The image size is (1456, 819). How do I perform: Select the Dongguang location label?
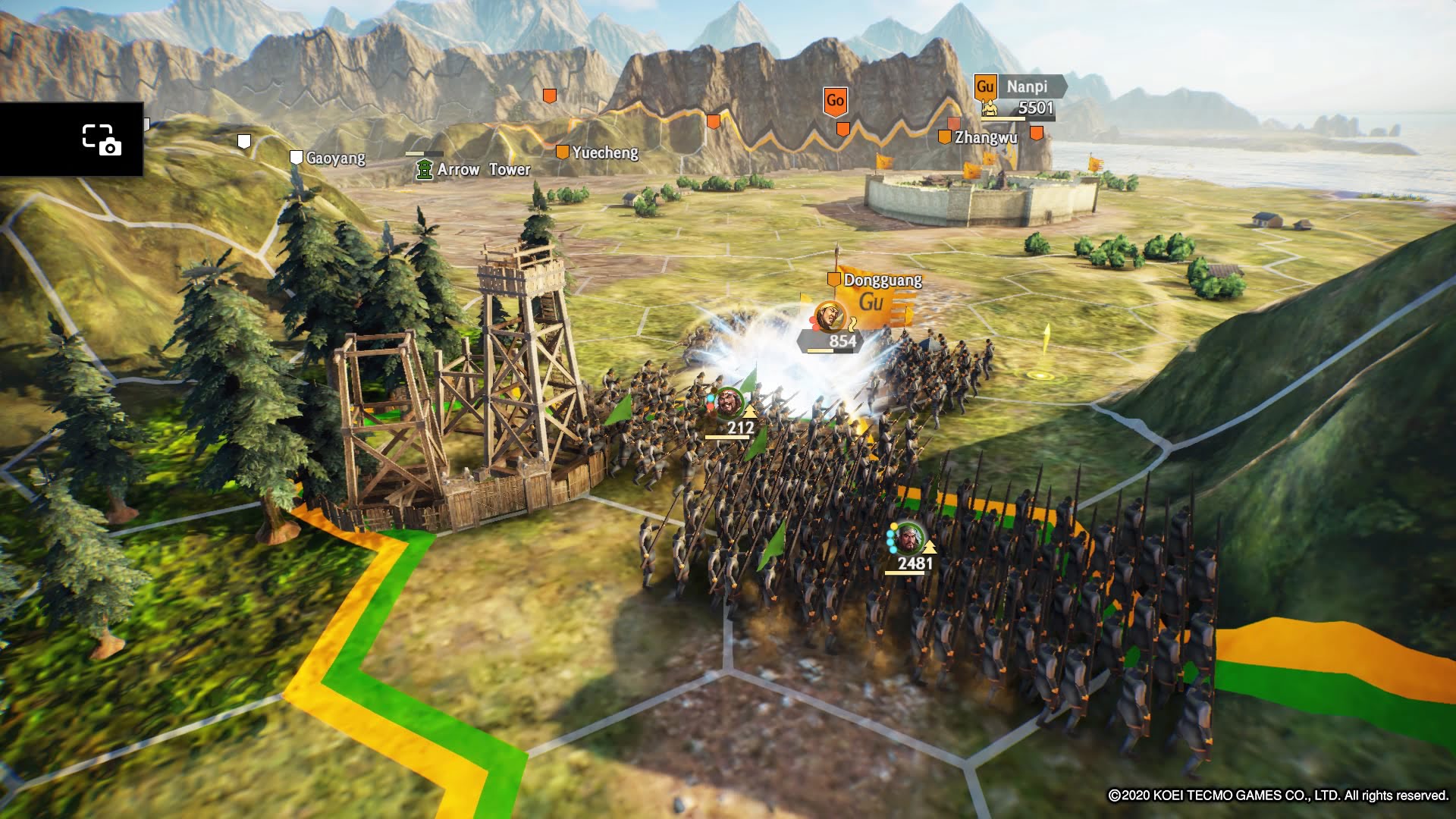tap(882, 280)
